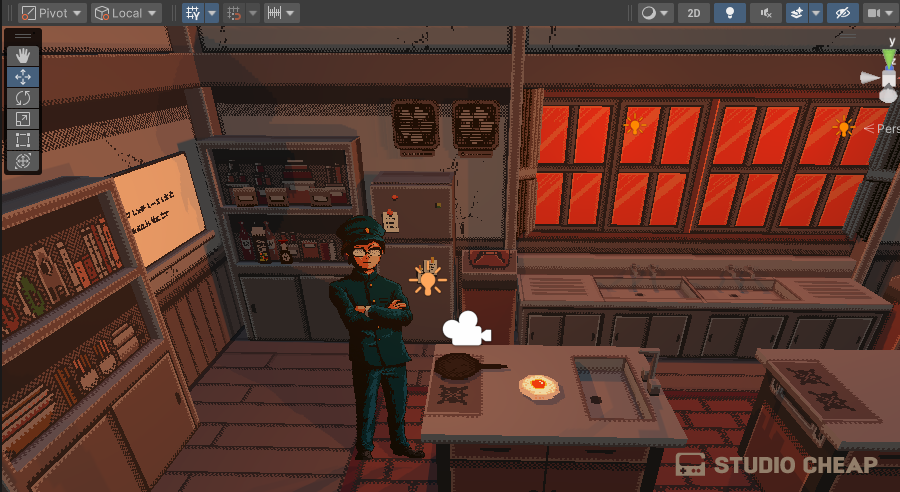Select the combined Transform tool
Image resolution: width=900 pixels, height=492 pixels.
click(x=23, y=161)
